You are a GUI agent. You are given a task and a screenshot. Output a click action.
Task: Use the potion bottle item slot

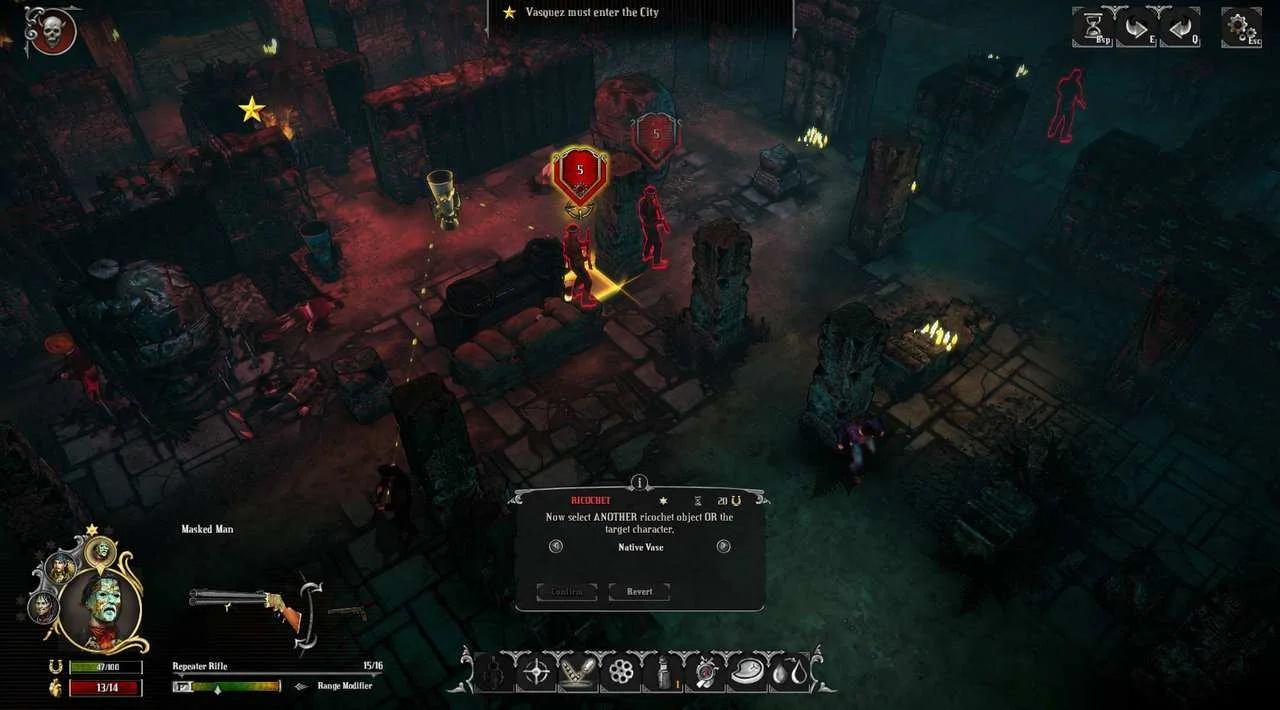tap(663, 672)
